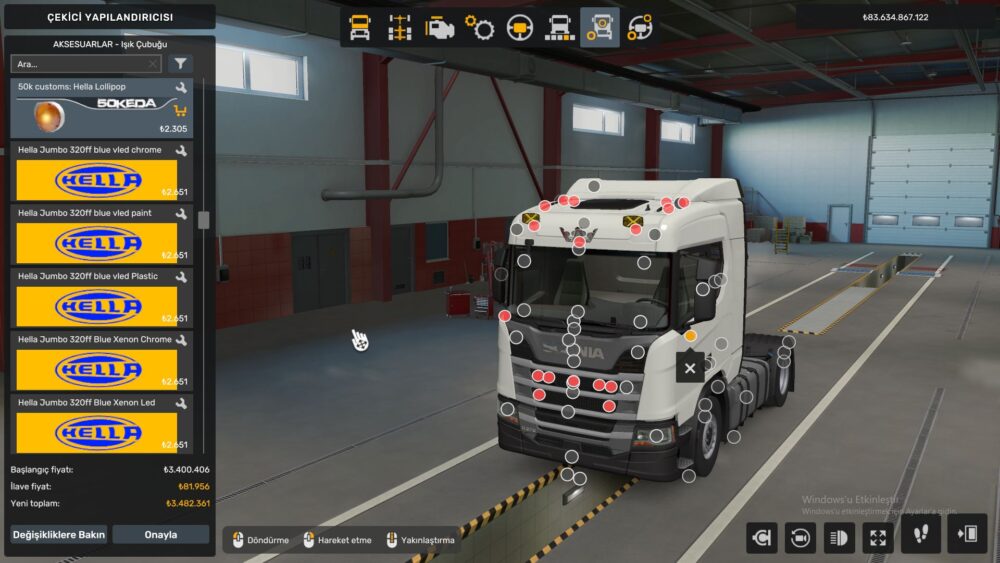The image size is (1000, 563).
Task: Open Değişikliklere Bakın to review changes
Action: [59, 535]
